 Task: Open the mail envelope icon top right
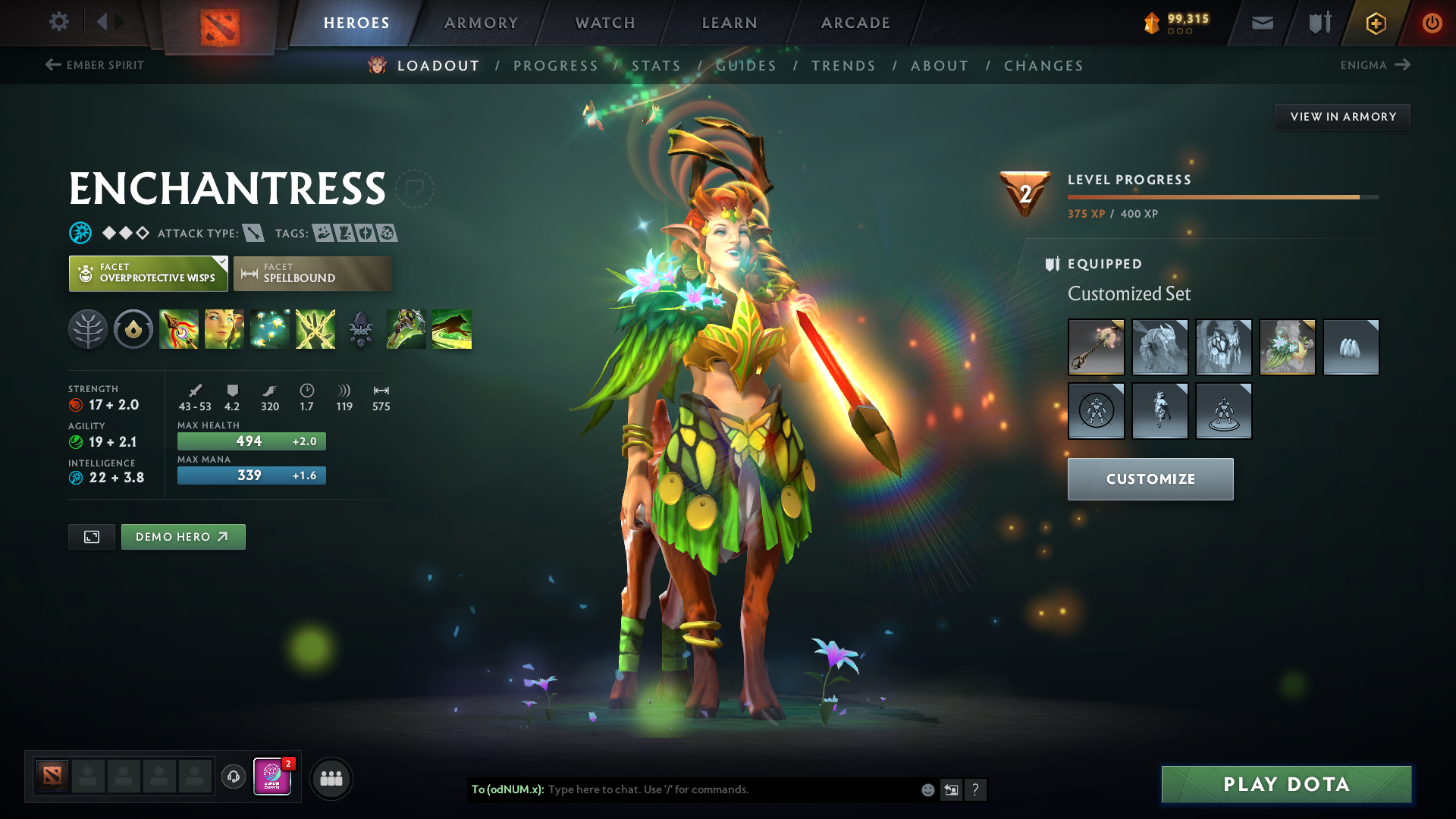pos(1261,23)
